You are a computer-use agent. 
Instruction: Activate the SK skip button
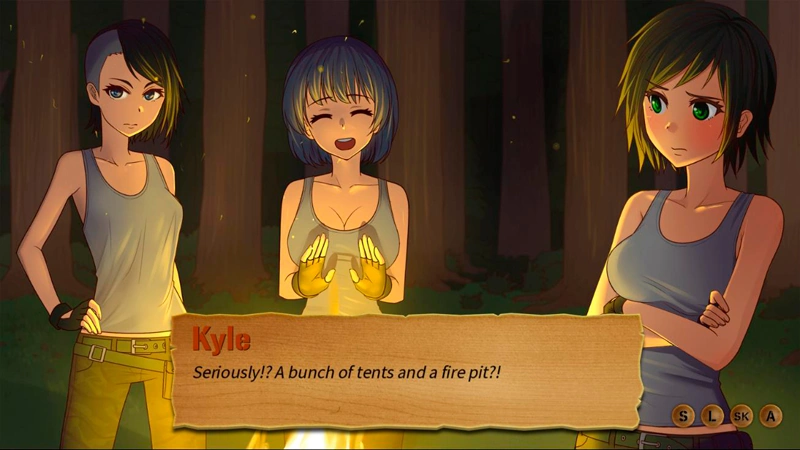[742, 415]
